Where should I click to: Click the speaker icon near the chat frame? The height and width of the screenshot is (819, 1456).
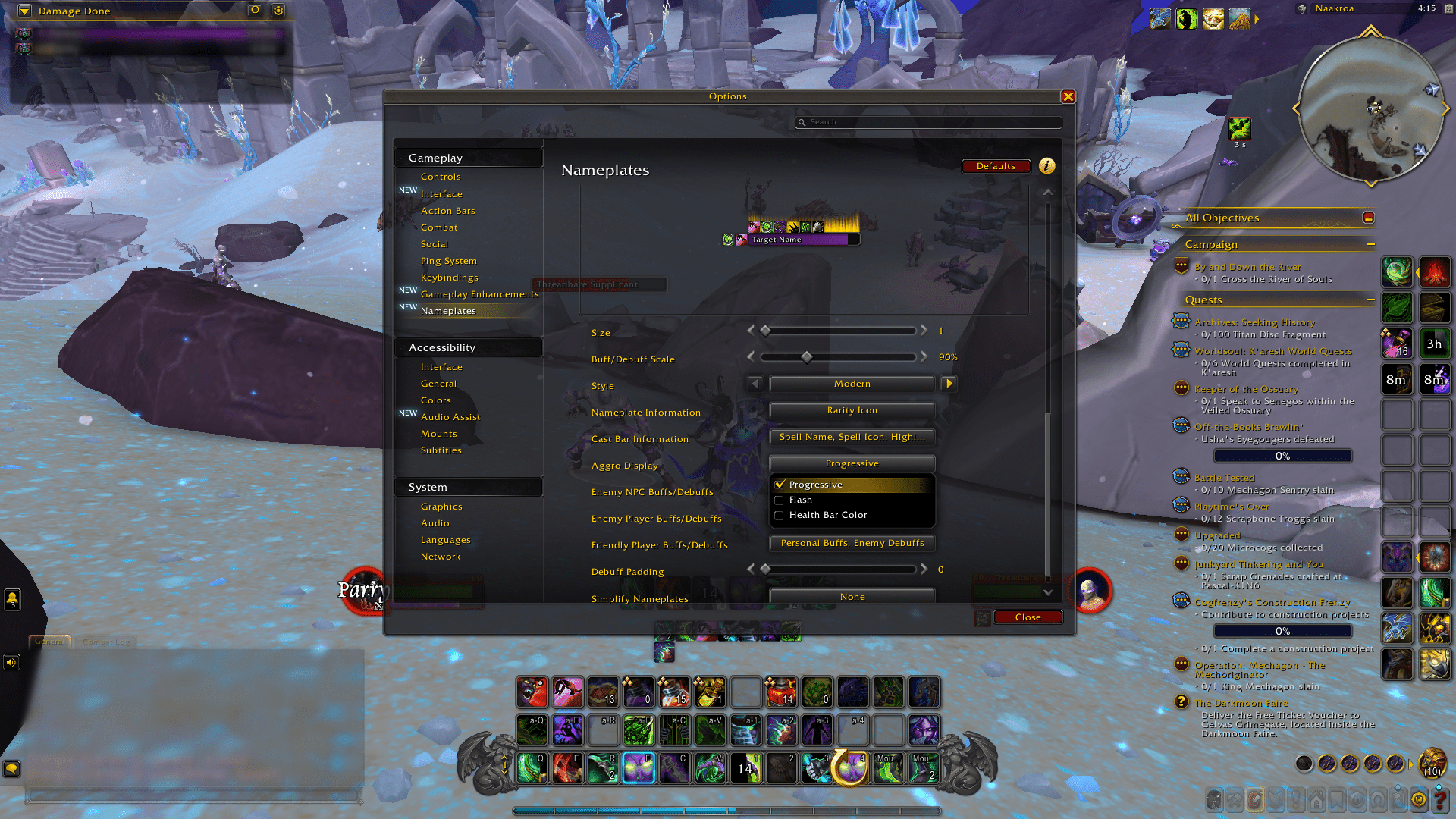[x=11, y=662]
